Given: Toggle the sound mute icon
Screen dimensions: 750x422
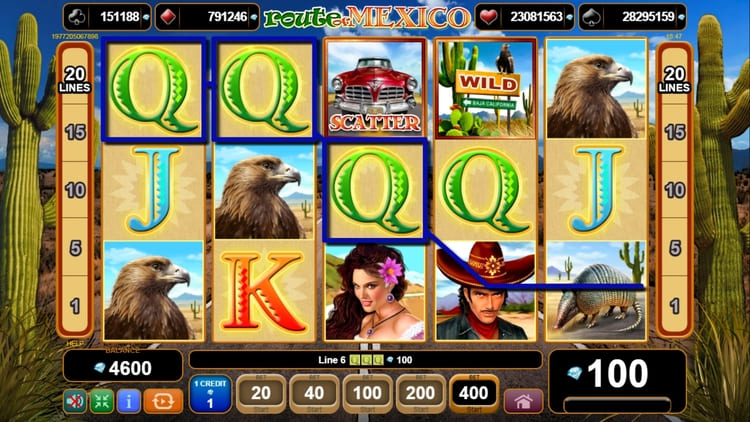Looking at the screenshot, I should coord(76,401).
